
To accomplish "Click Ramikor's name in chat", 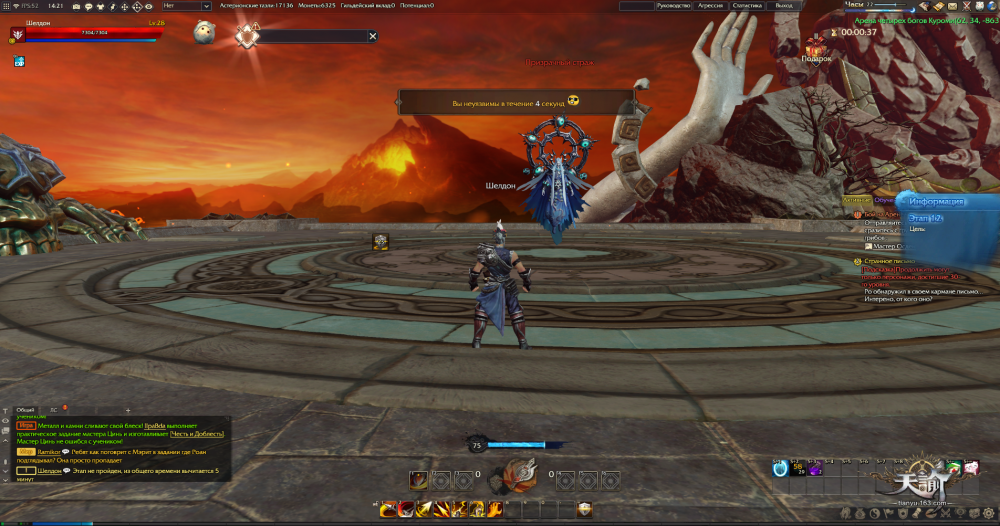I will [x=50, y=452].
